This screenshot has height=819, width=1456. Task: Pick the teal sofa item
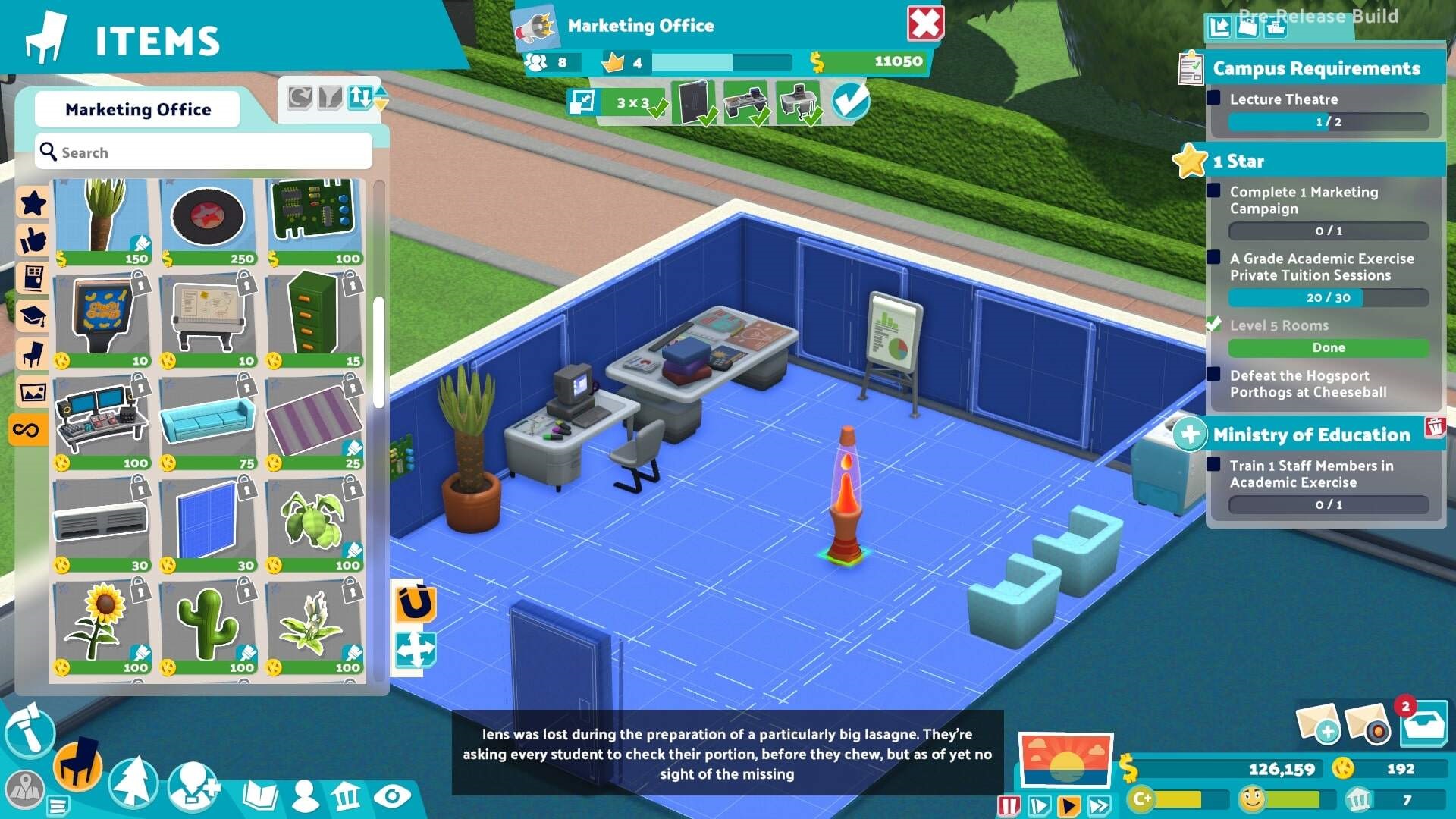[x=209, y=421]
